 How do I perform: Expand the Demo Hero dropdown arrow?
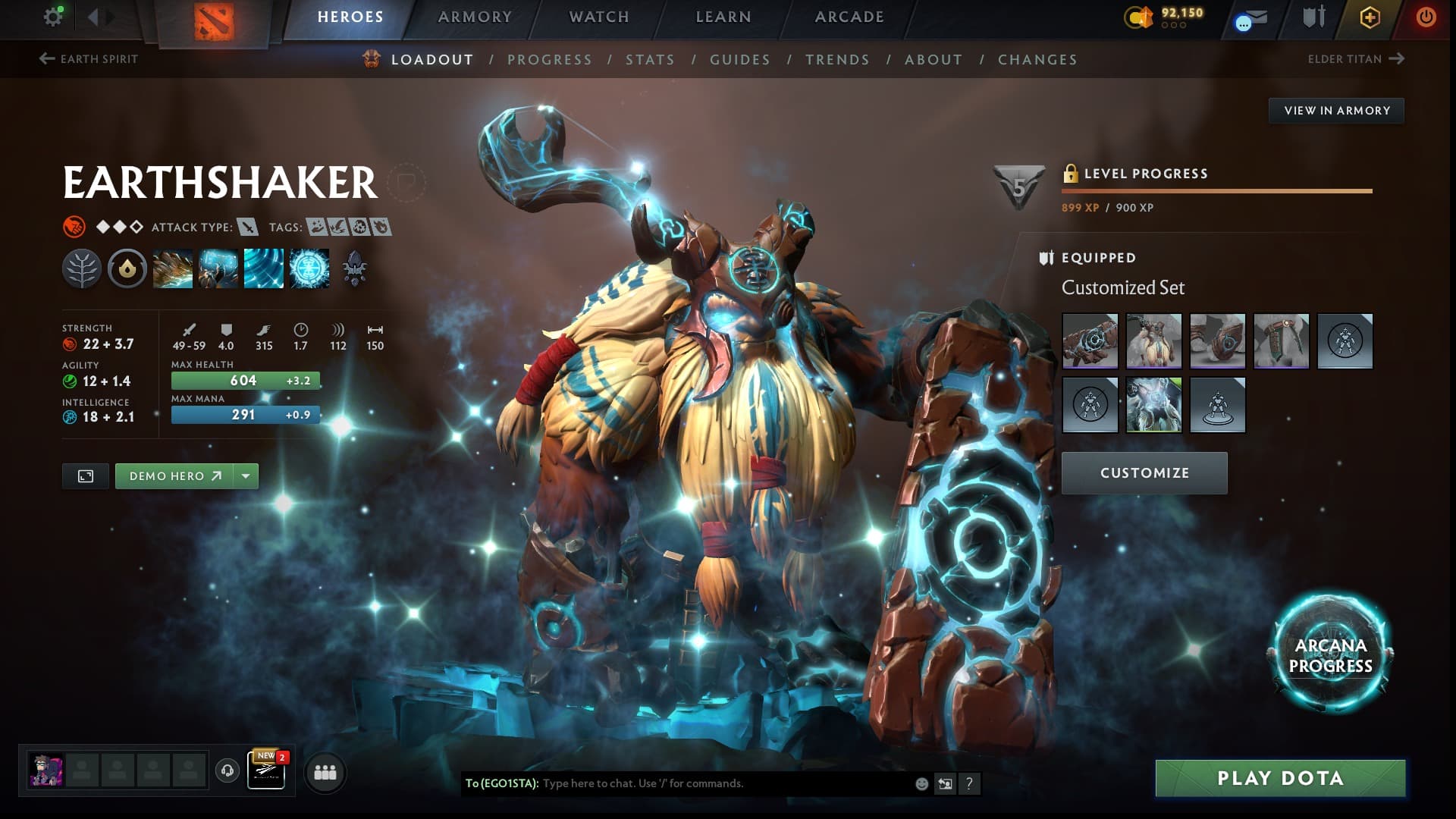point(244,476)
